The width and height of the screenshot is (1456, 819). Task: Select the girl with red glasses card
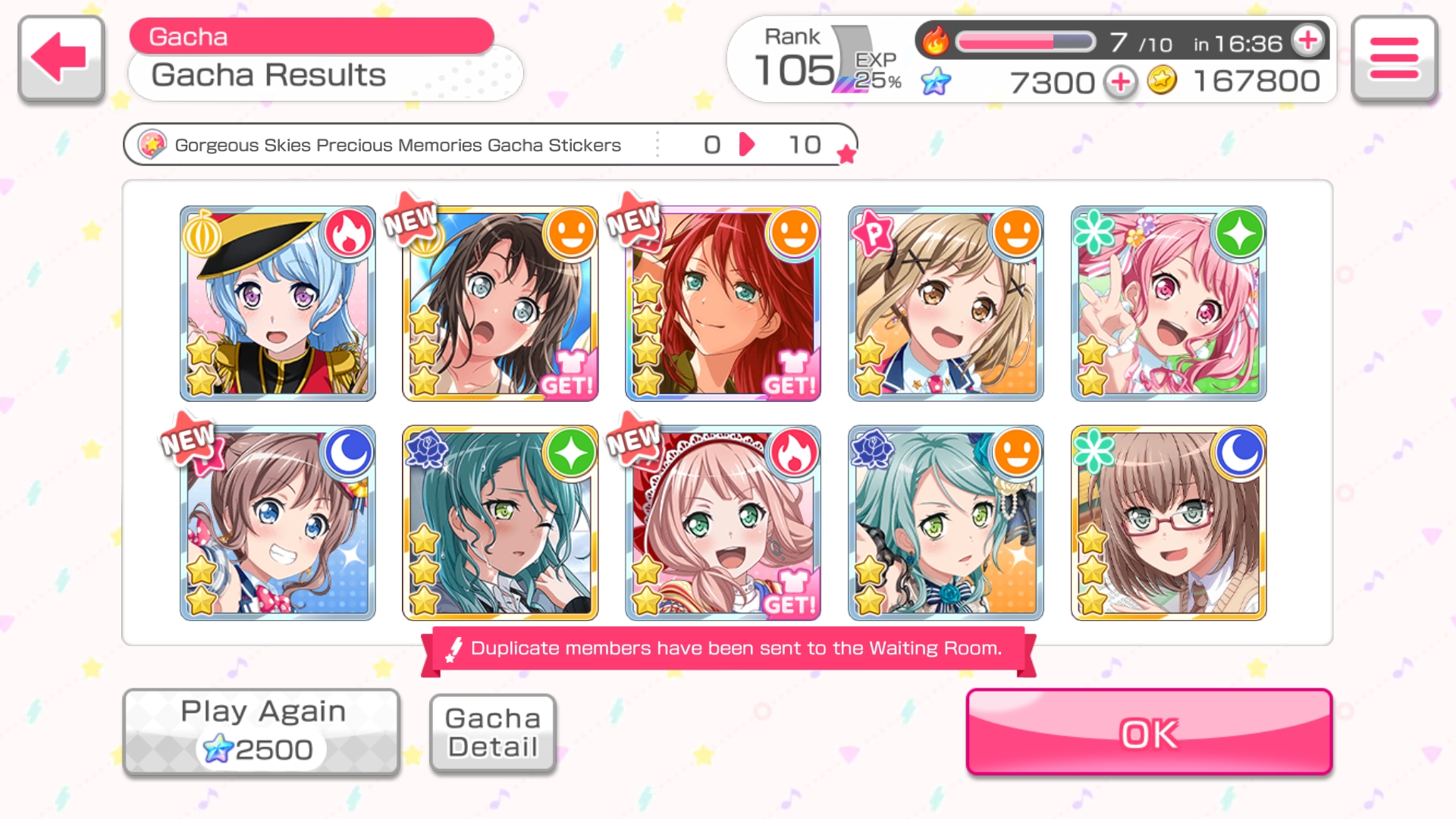click(1169, 523)
